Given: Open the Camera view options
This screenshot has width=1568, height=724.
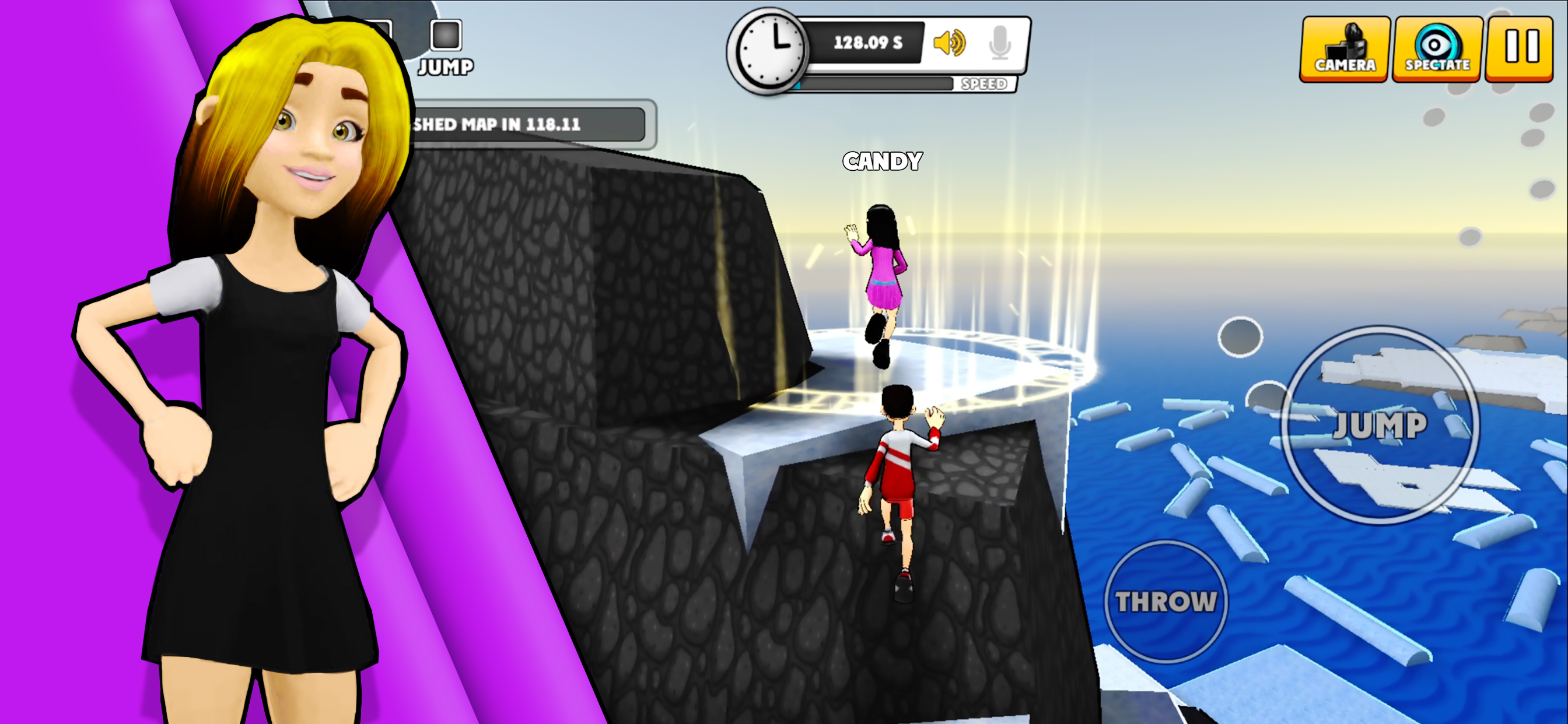Looking at the screenshot, I should pyautogui.click(x=1345, y=48).
